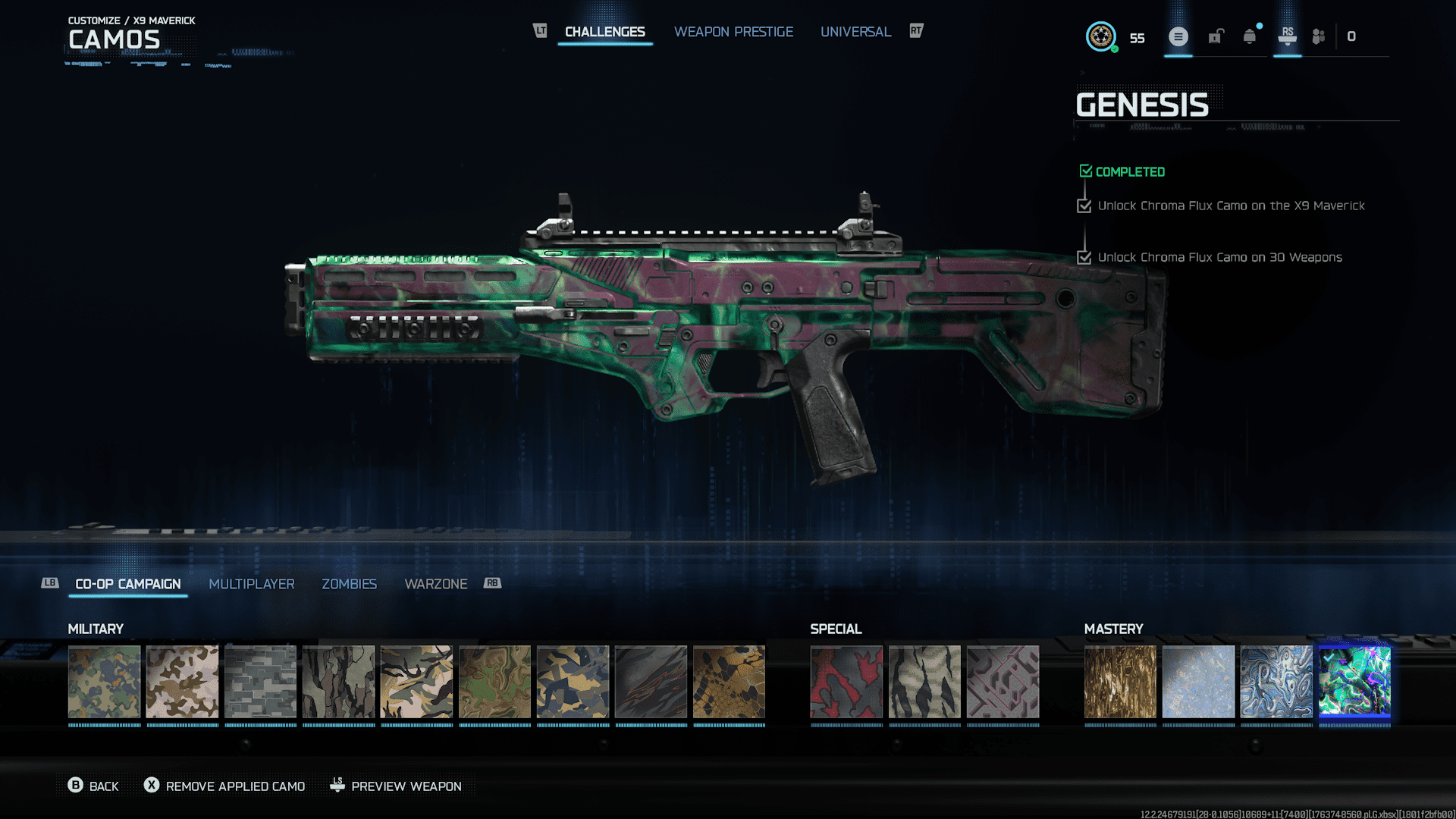Viewport: 1456px width, 819px height.
Task: Show the Zombies camo category
Action: click(349, 584)
